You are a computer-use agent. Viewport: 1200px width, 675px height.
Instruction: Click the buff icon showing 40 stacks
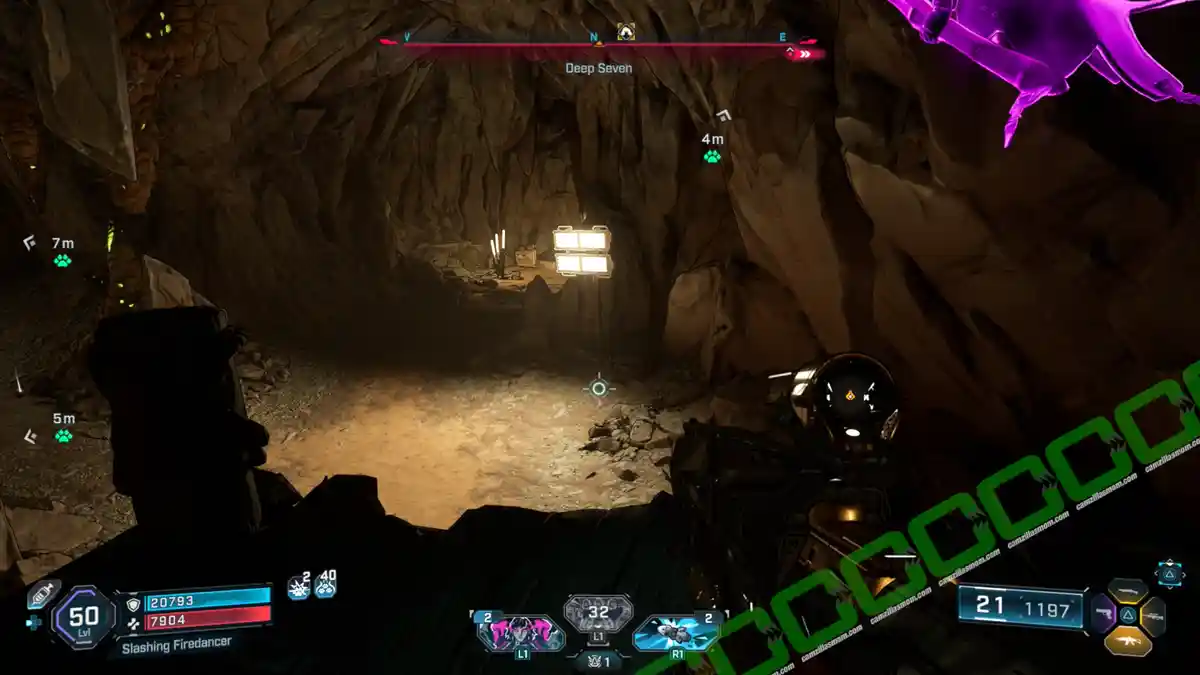[x=325, y=587]
